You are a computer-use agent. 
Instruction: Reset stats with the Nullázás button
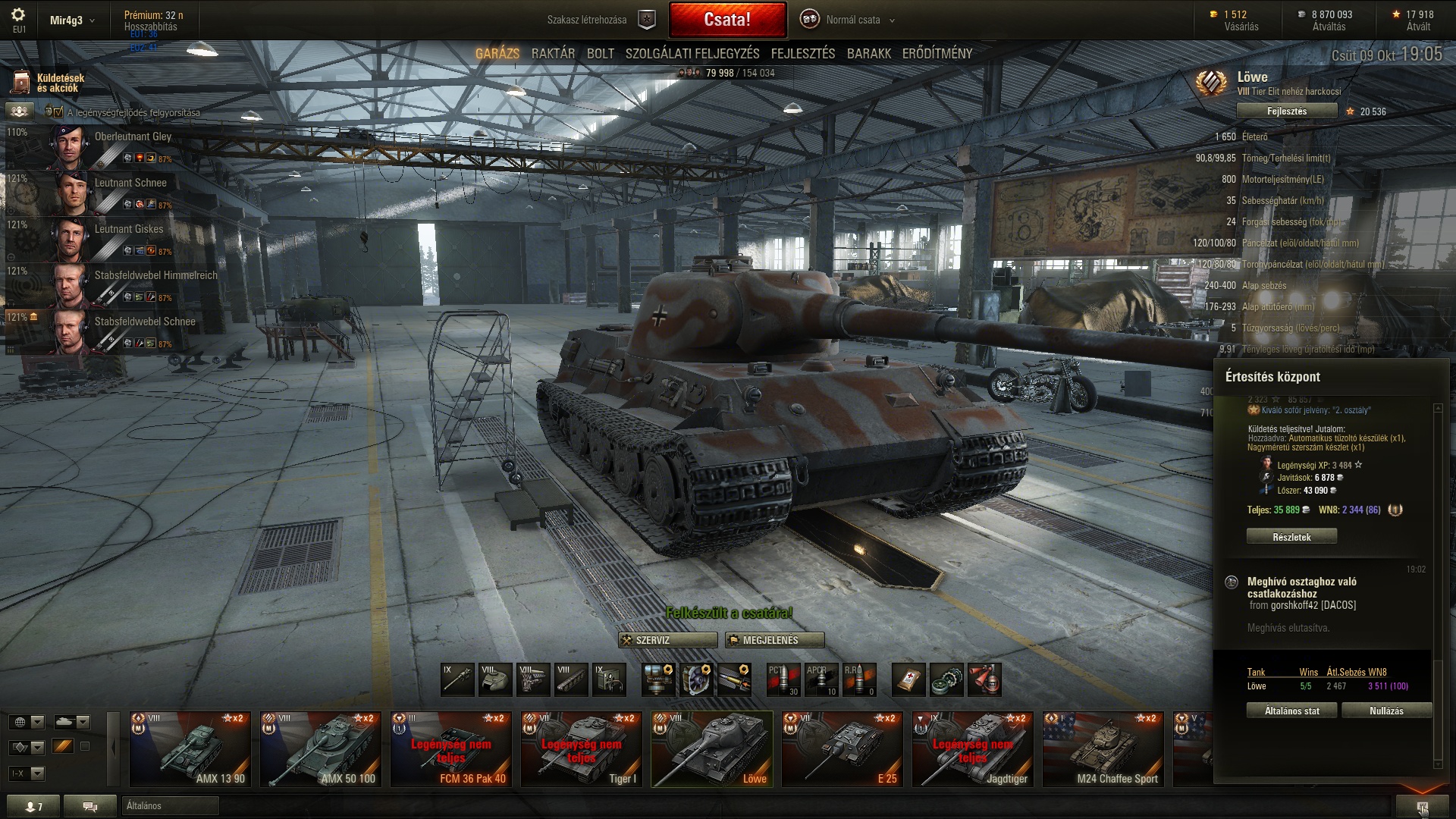pyautogui.click(x=1386, y=711)
